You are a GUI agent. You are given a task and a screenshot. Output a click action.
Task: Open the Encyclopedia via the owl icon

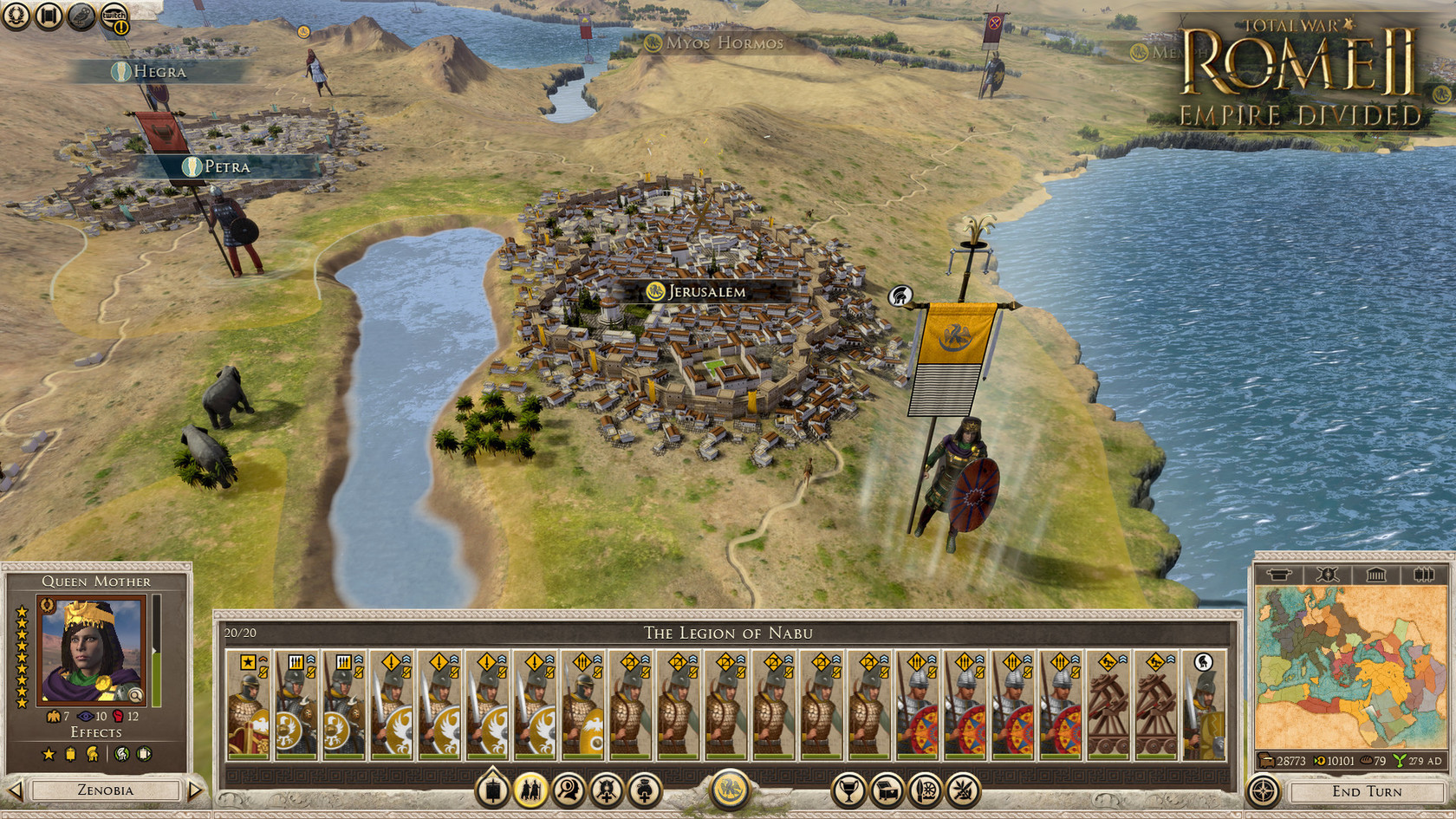pos(81,16)
